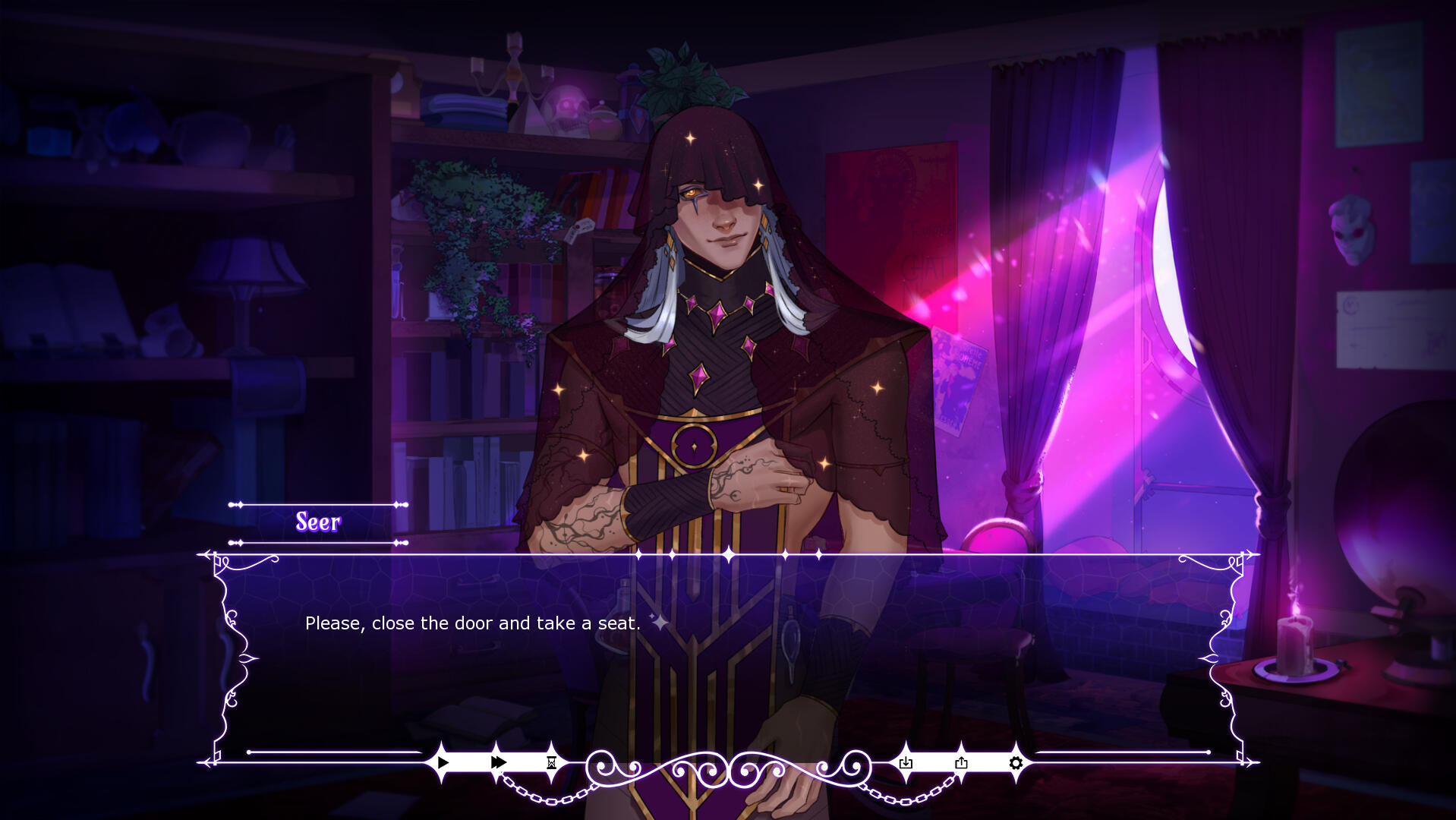1456x820 pixels.
Task: Activate the fast-forward skip button
Action: point(498,762)
